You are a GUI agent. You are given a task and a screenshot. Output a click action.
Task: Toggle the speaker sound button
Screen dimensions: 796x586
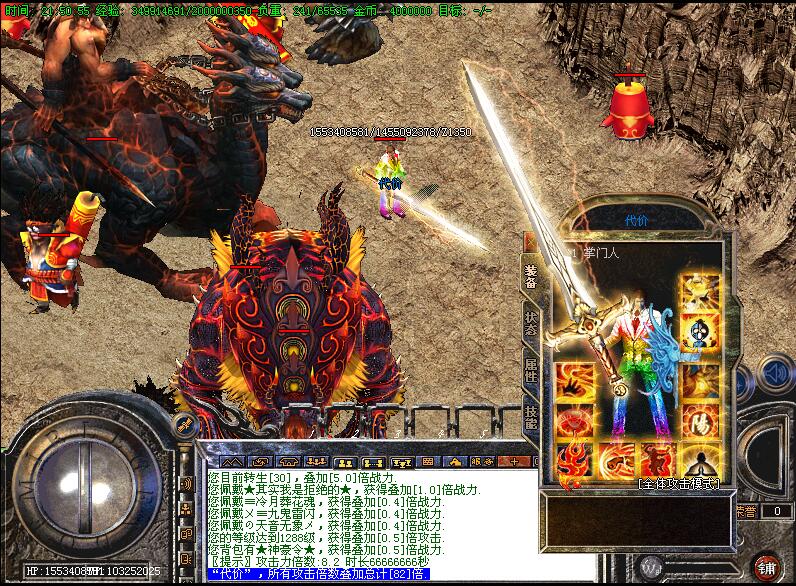point(773,374)
